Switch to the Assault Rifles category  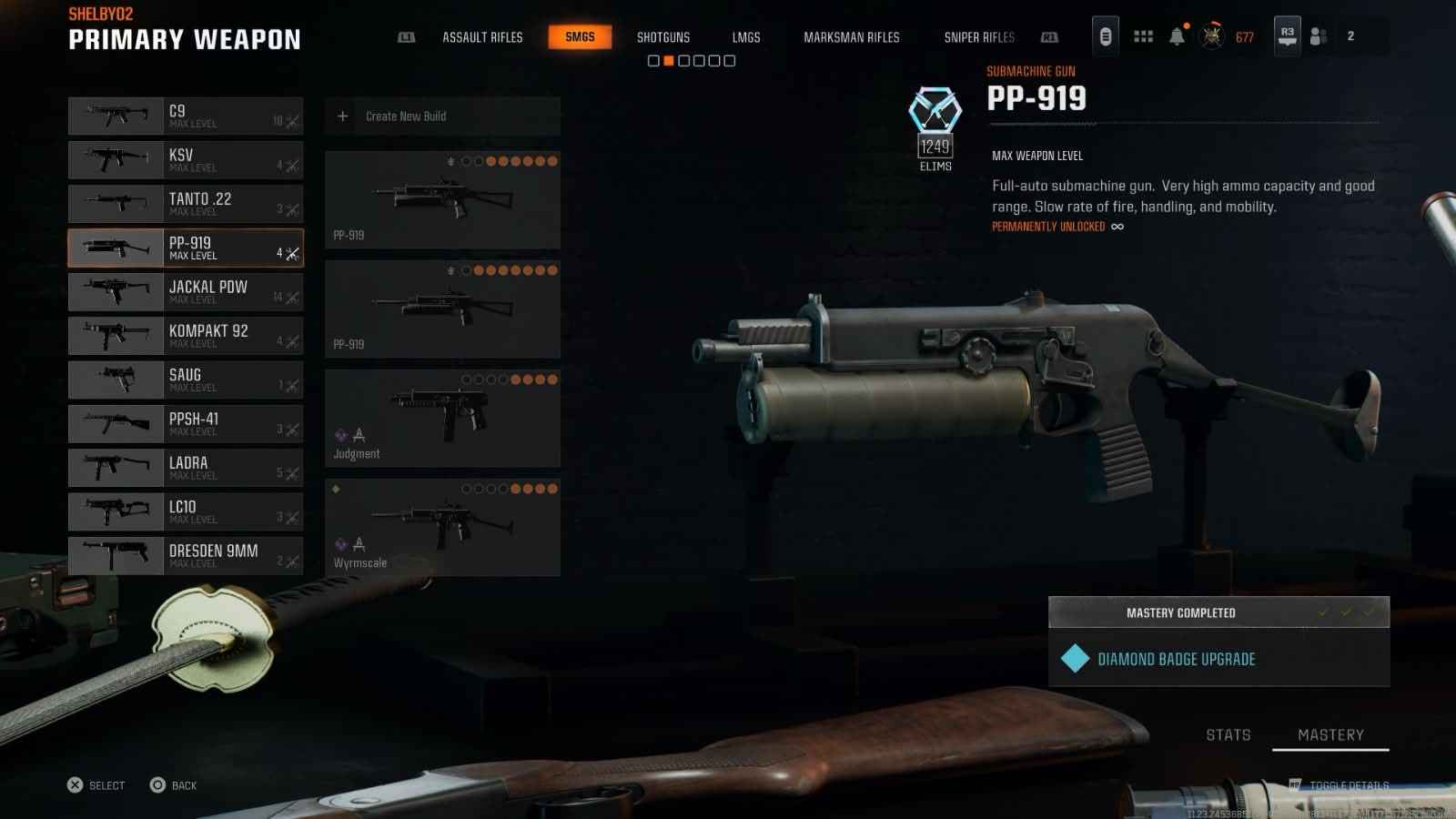(482, 37)
